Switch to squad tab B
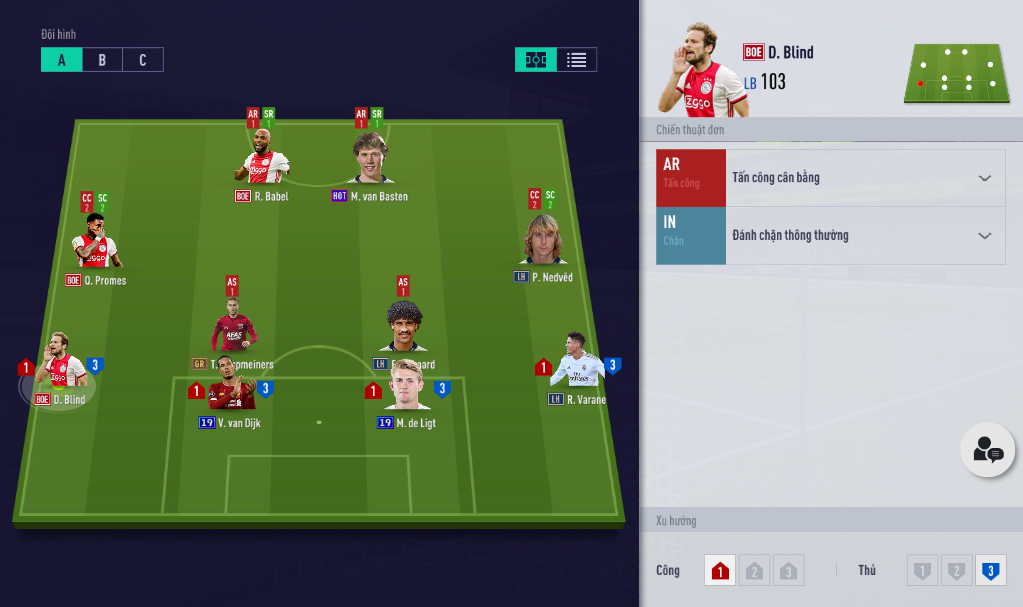 tap(102, 60)
